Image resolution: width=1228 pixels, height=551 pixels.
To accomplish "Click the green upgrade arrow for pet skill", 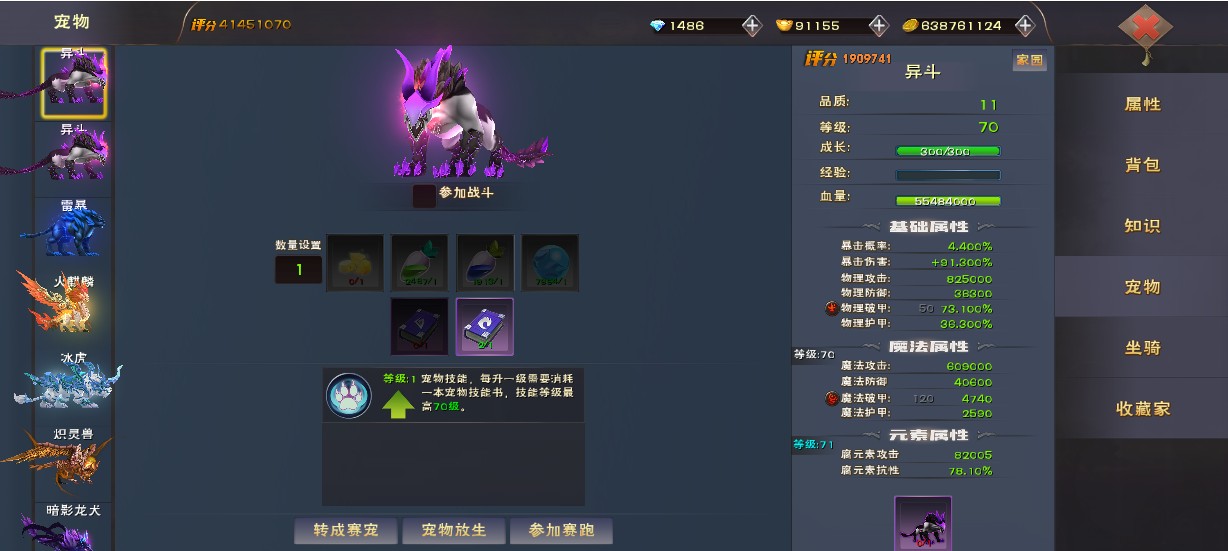I will [398, 404].
